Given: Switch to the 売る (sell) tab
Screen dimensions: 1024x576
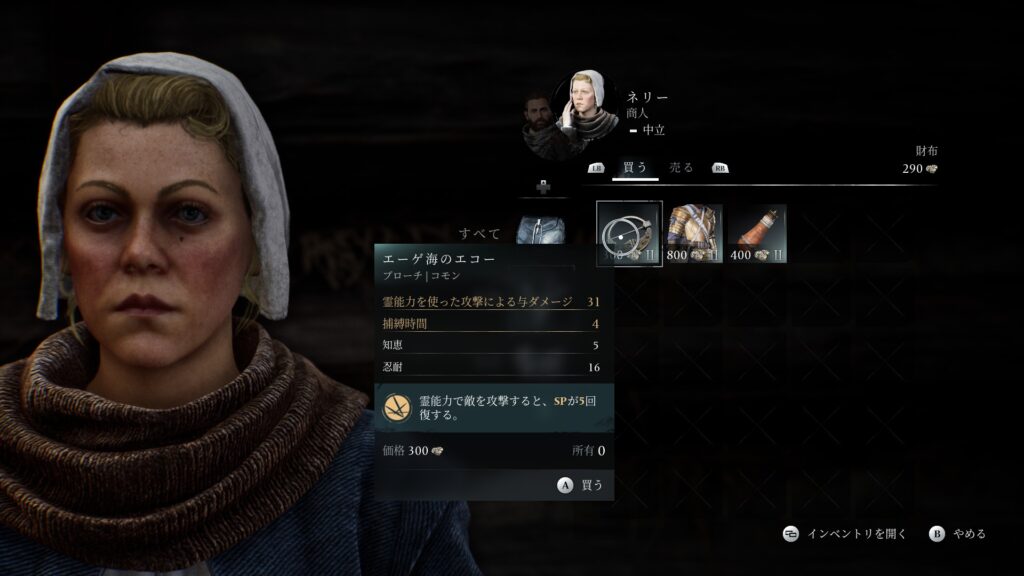Looking at the screenshot, I should pos(681,168).
